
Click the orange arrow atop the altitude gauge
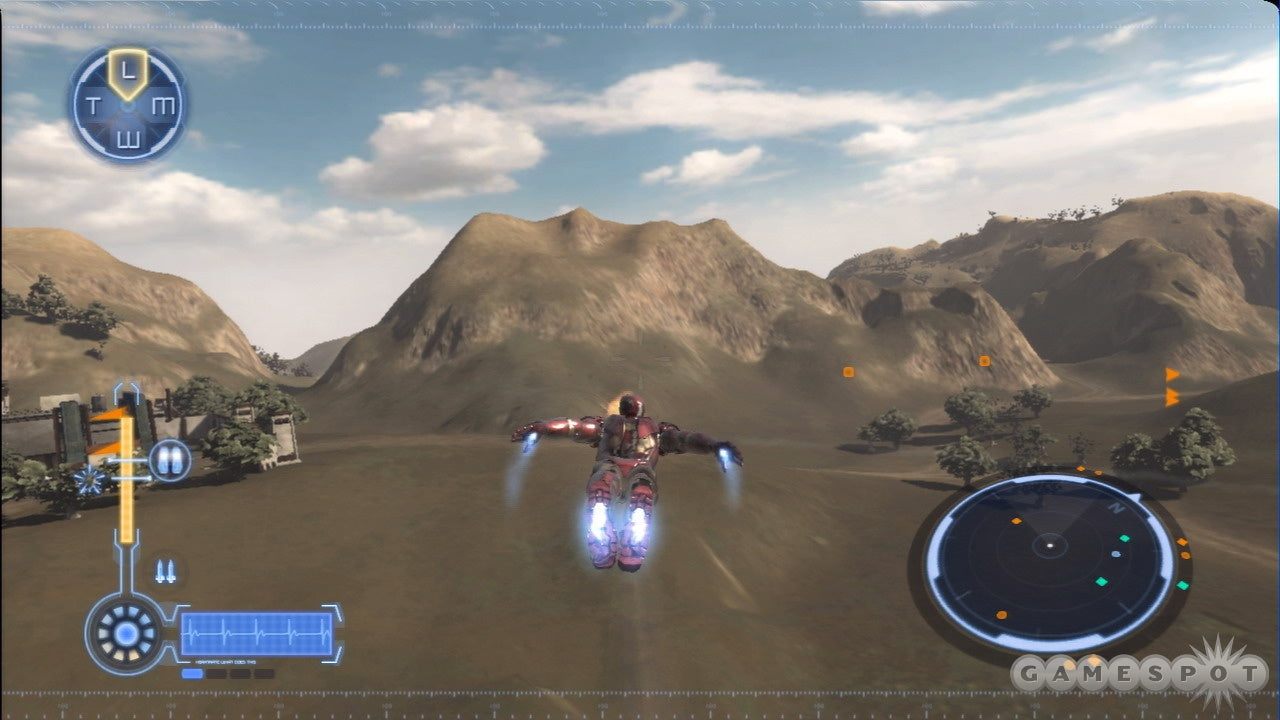(110, 415)
